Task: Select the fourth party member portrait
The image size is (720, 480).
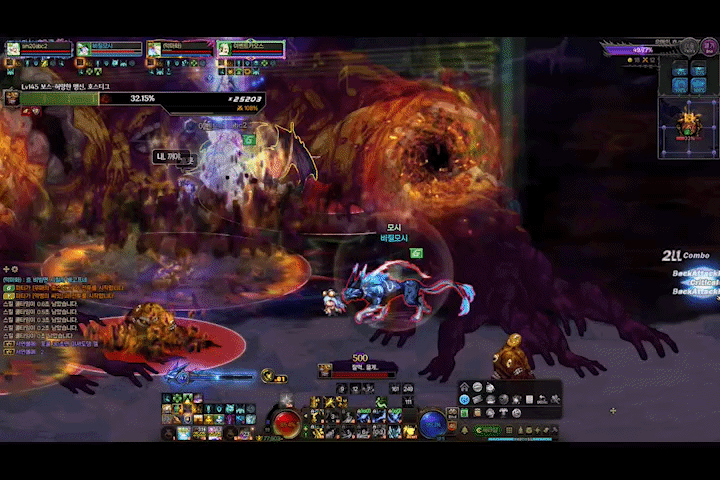Action: 225,48
